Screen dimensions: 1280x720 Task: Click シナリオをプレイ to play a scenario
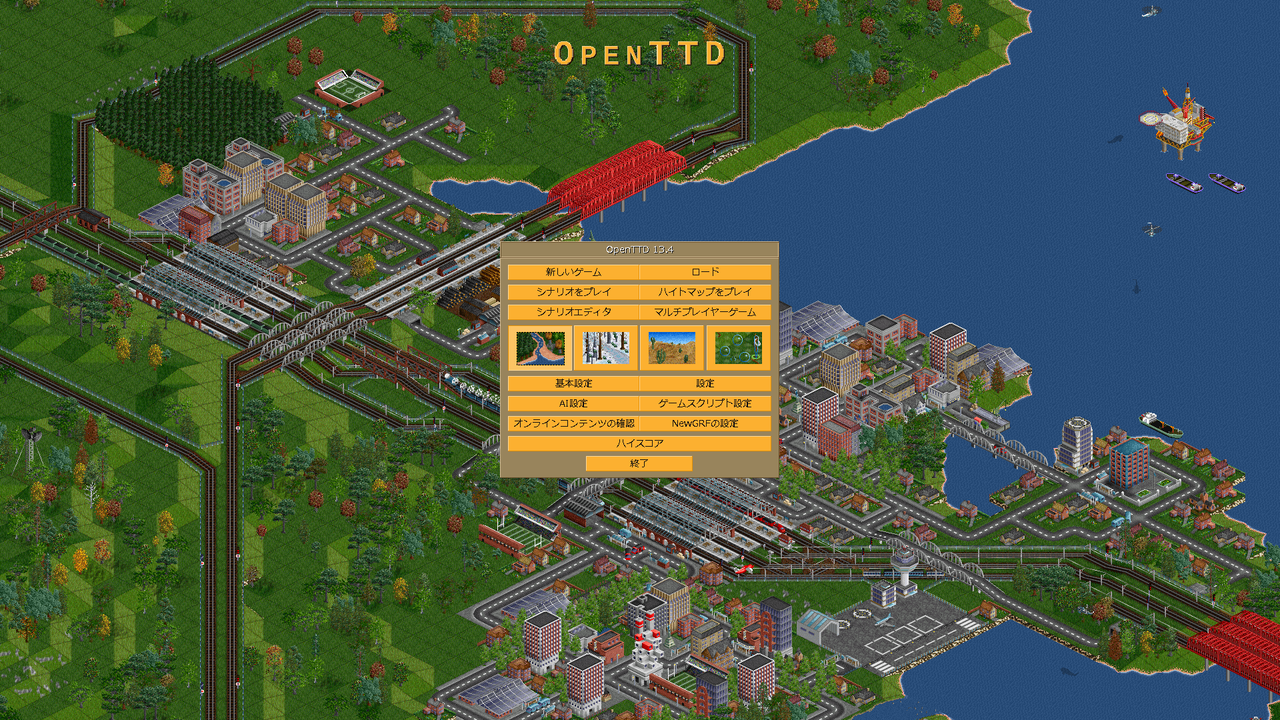pos(572,291)
